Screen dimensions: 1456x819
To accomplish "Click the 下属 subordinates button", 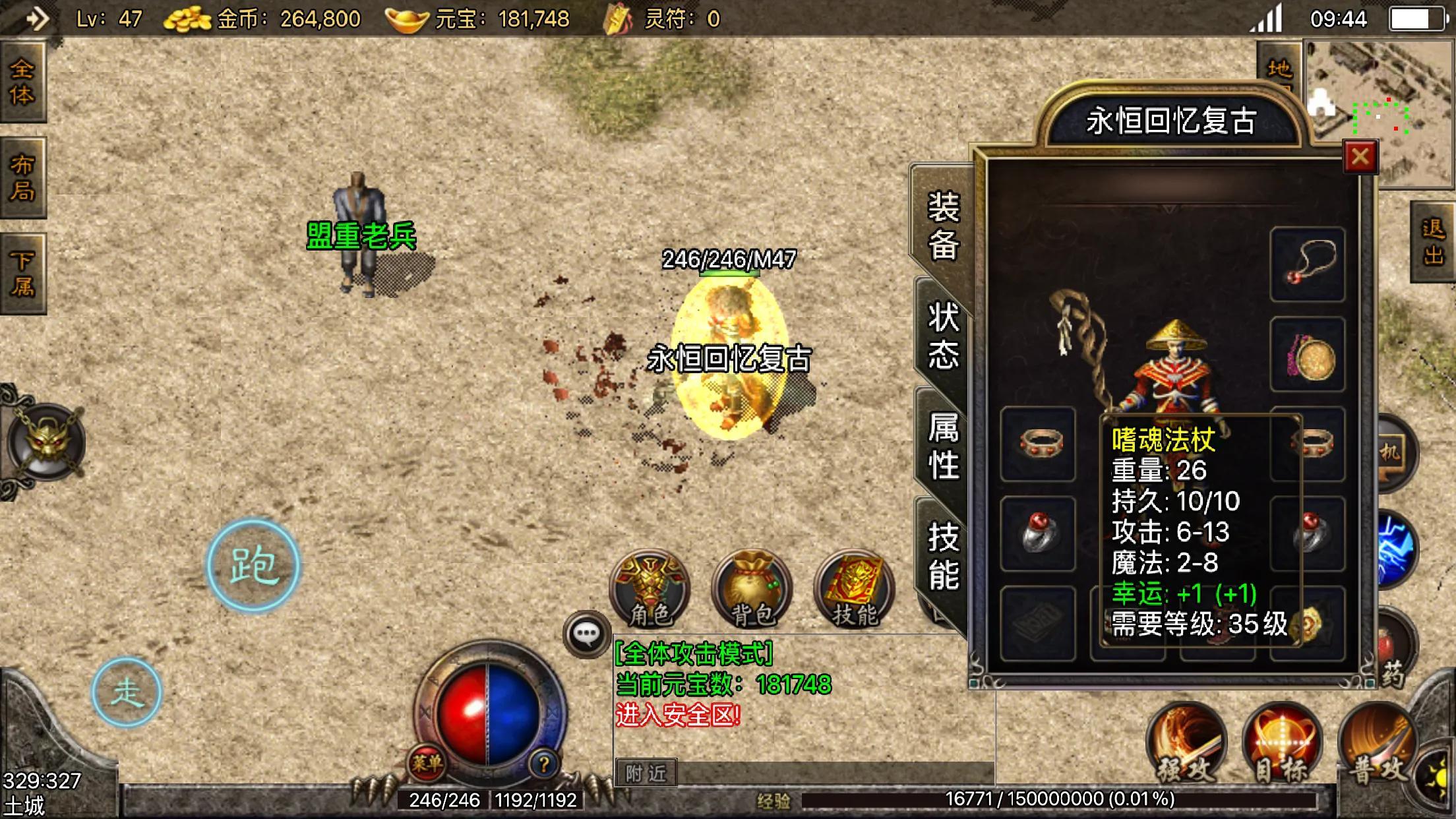I will point(22,273).
